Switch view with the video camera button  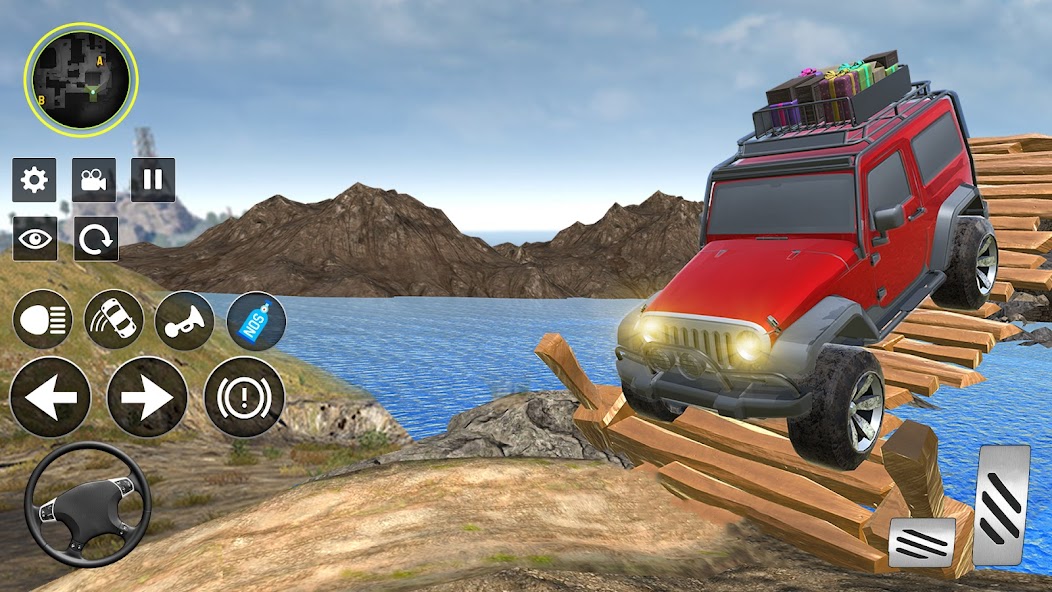pos(94,180)
